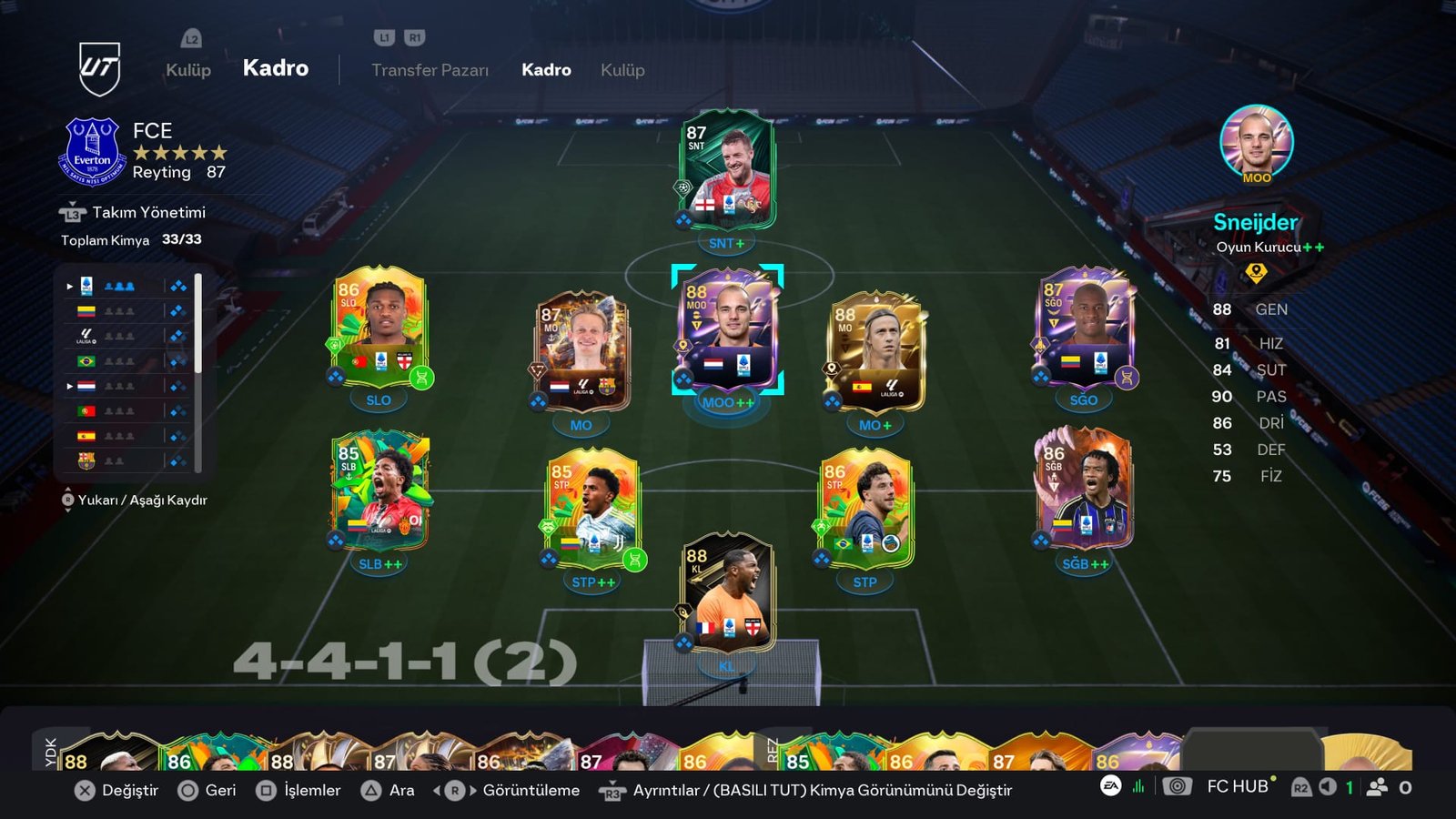Select the 87 SNT striker card
The width and height of the screenshot is (1456, 819).
click(726, 173)
